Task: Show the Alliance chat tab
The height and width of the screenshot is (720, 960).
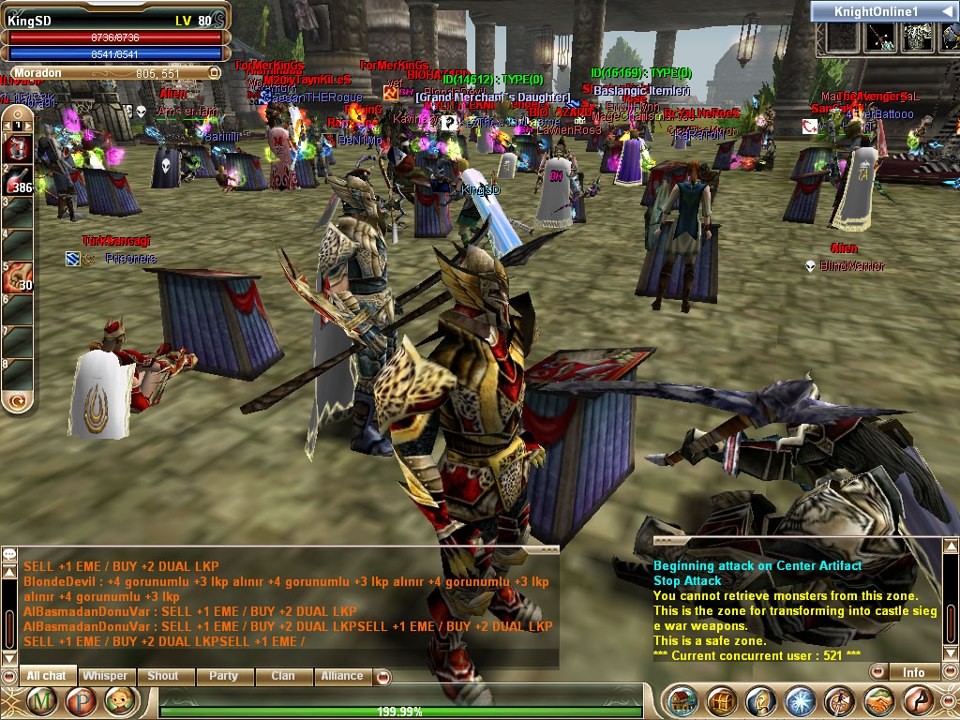Action: (342, 676)
